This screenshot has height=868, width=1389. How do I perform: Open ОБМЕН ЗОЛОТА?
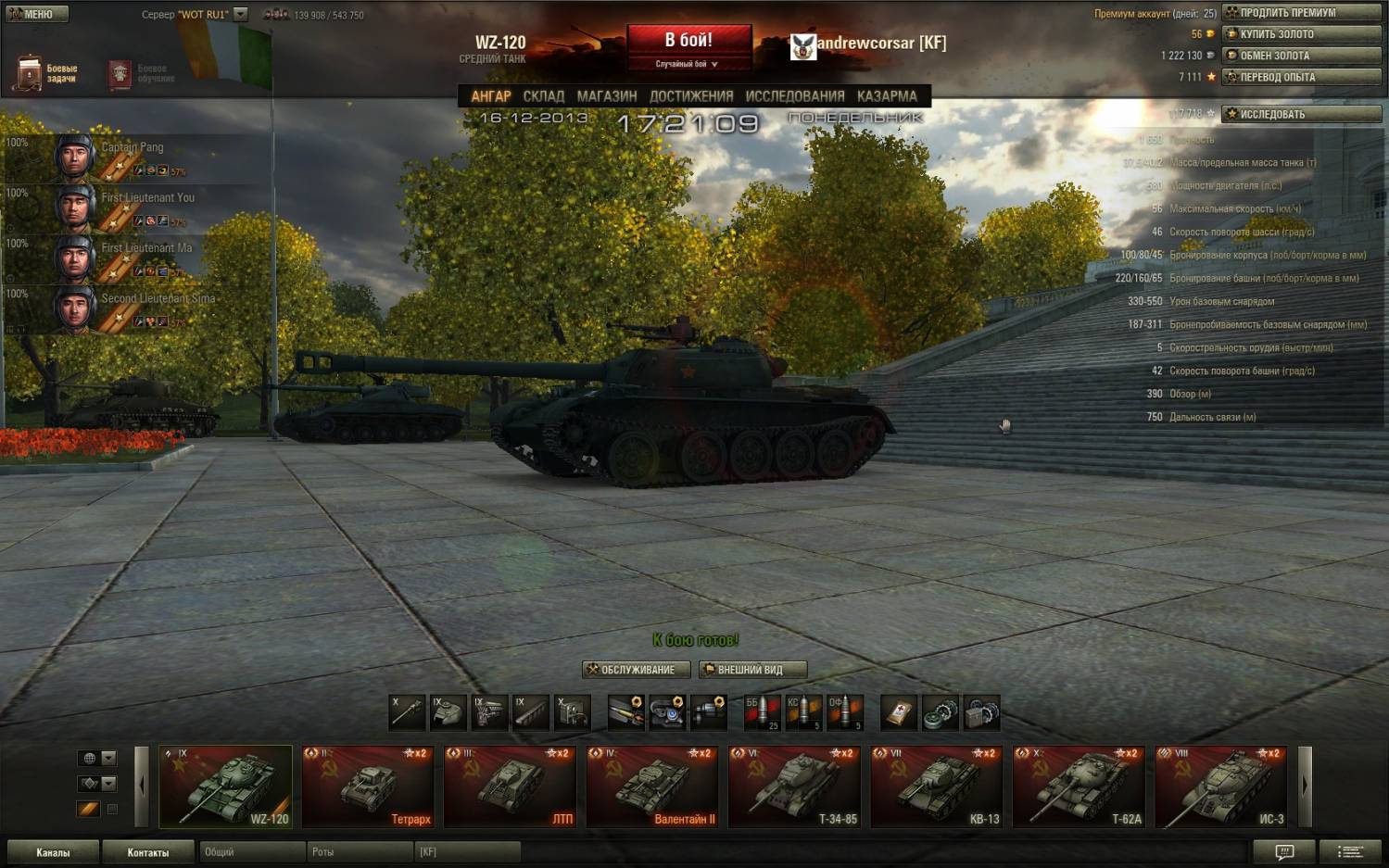point(1301,56)
